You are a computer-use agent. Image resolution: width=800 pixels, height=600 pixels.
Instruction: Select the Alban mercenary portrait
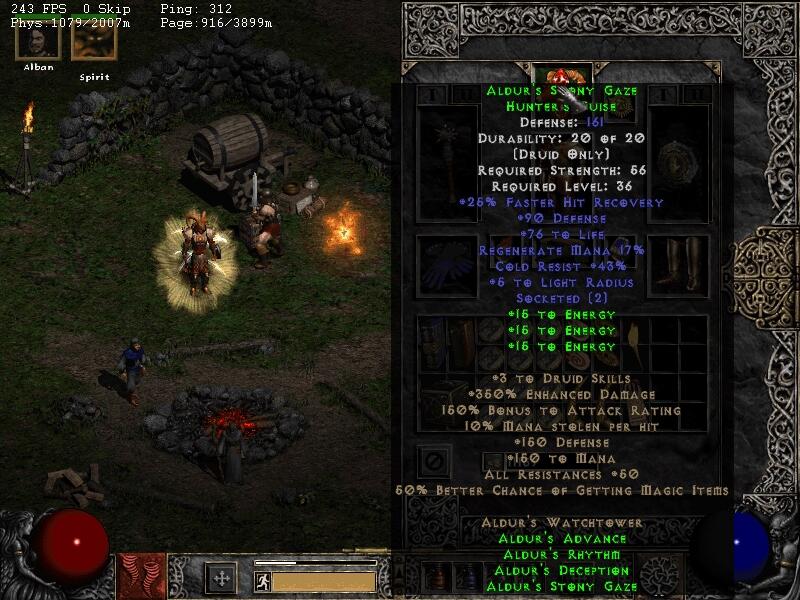(38, 42)
